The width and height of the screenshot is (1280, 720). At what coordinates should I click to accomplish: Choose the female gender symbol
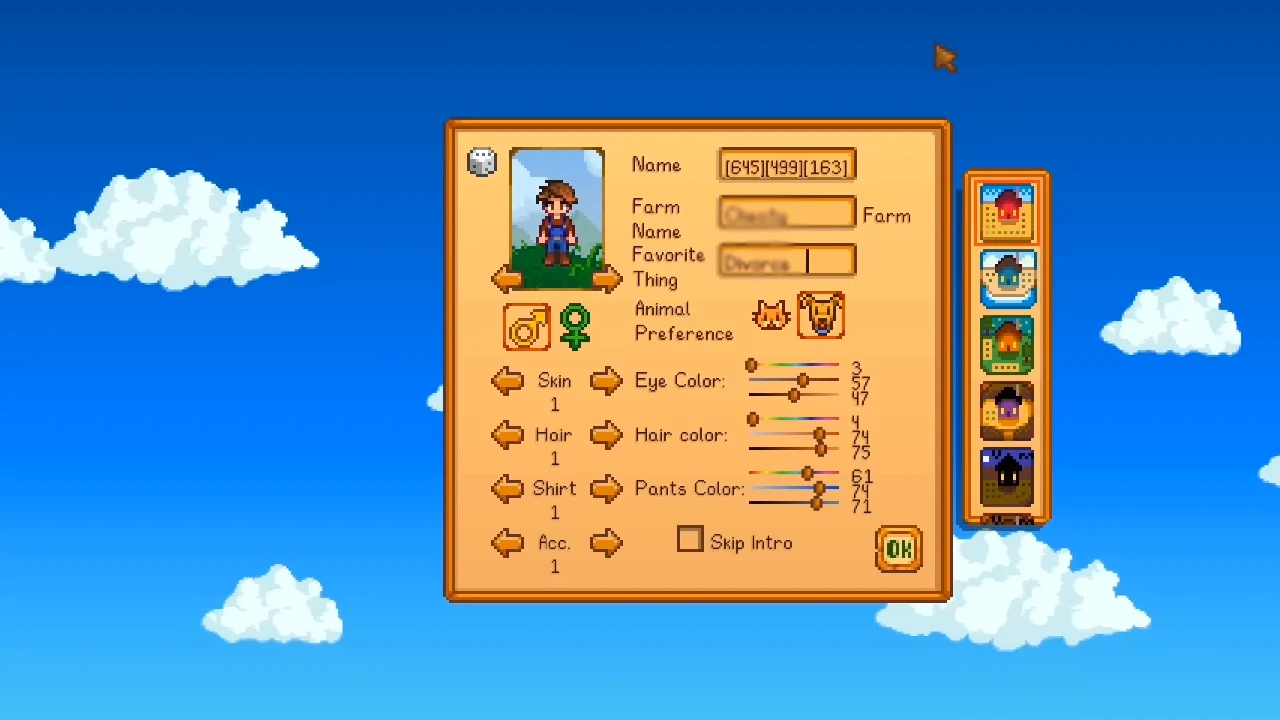point(575,327)
